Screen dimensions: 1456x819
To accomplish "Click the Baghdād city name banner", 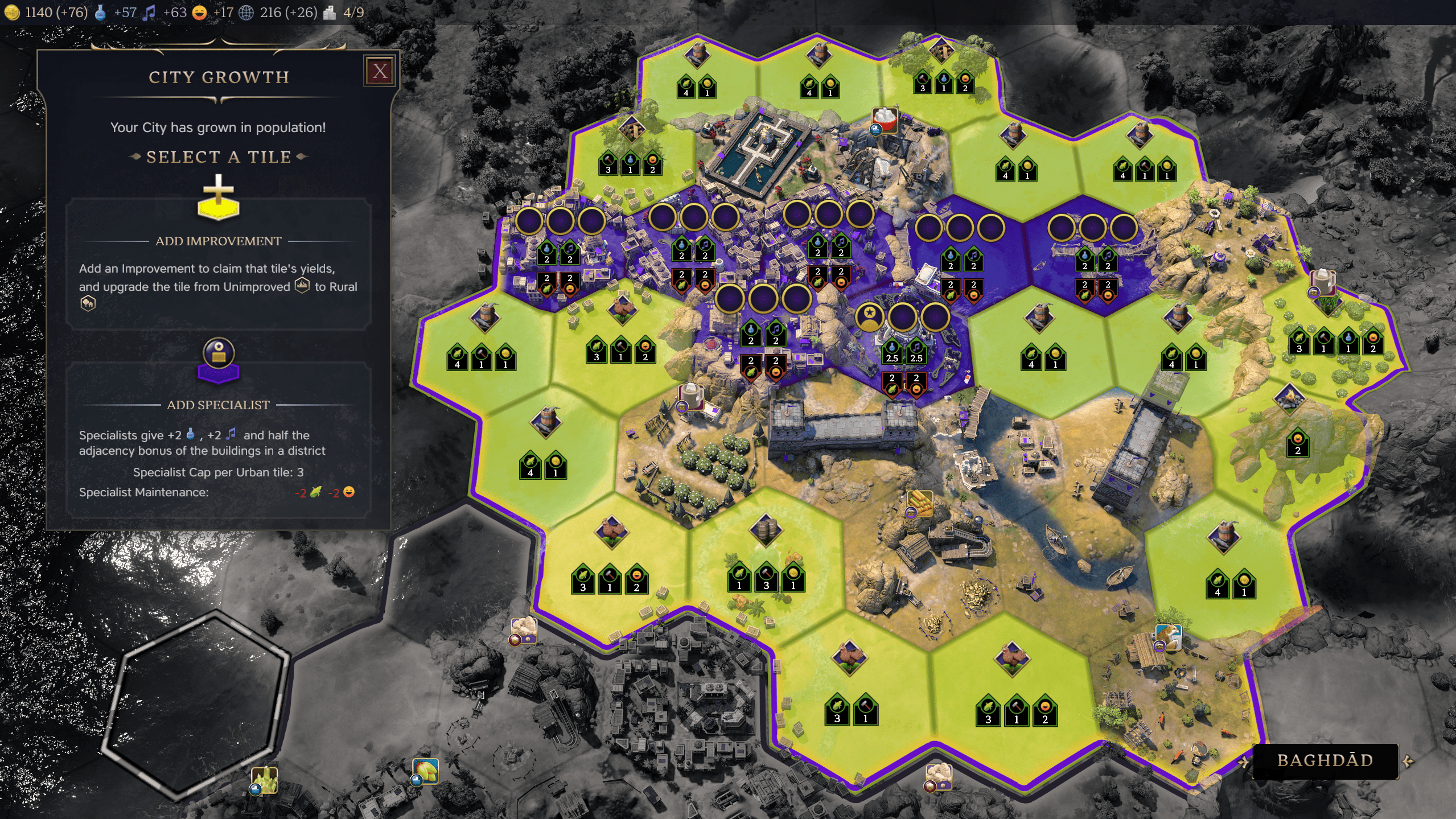I will (x=1325, y=760).
